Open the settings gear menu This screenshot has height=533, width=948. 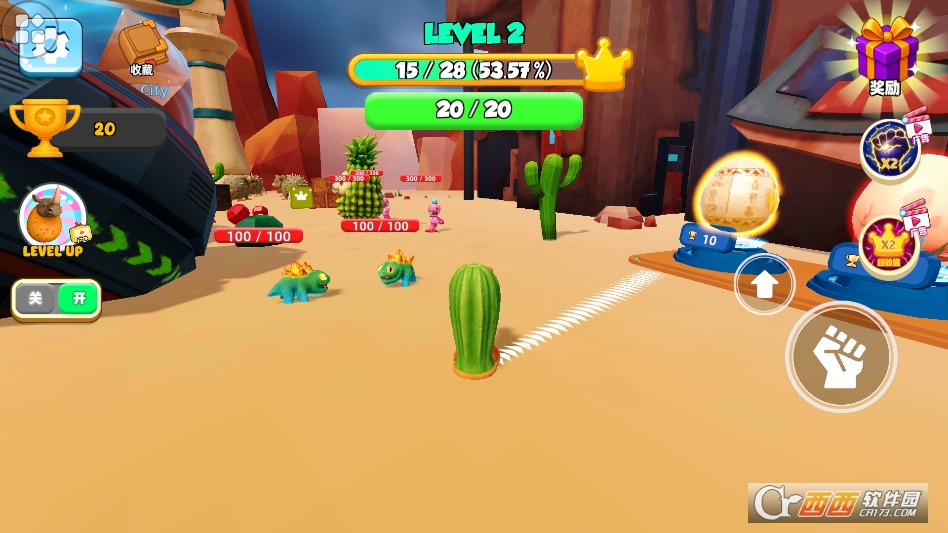[x=50, y=44]
